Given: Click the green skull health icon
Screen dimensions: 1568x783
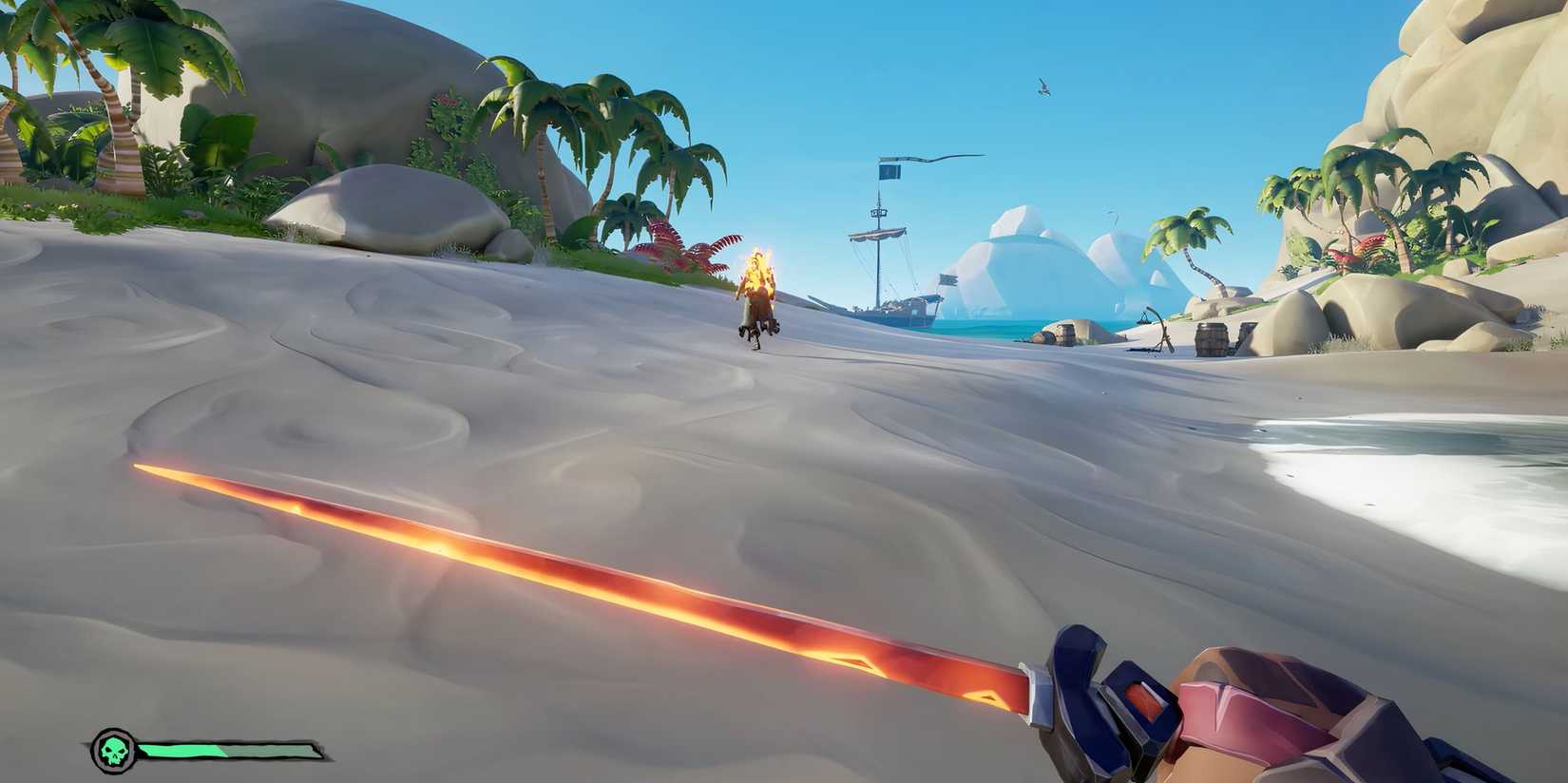Looking at the screenshot, I should [x=114, y=749].
